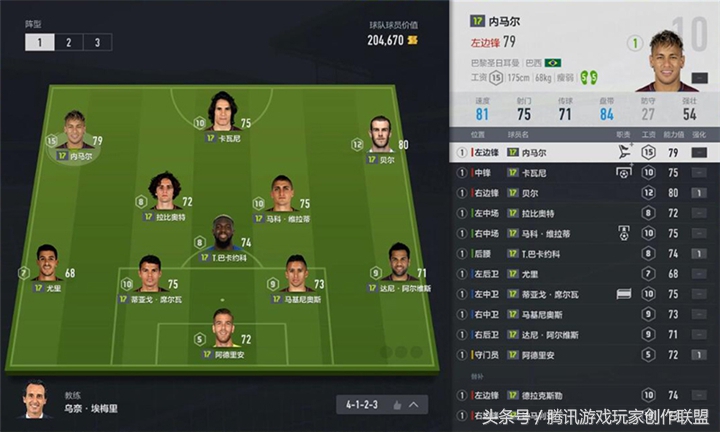Select the 蒂亚戈·席尔瓦 row in the list
This screenshot has height=432, width=720.
[x=583, y=294]
